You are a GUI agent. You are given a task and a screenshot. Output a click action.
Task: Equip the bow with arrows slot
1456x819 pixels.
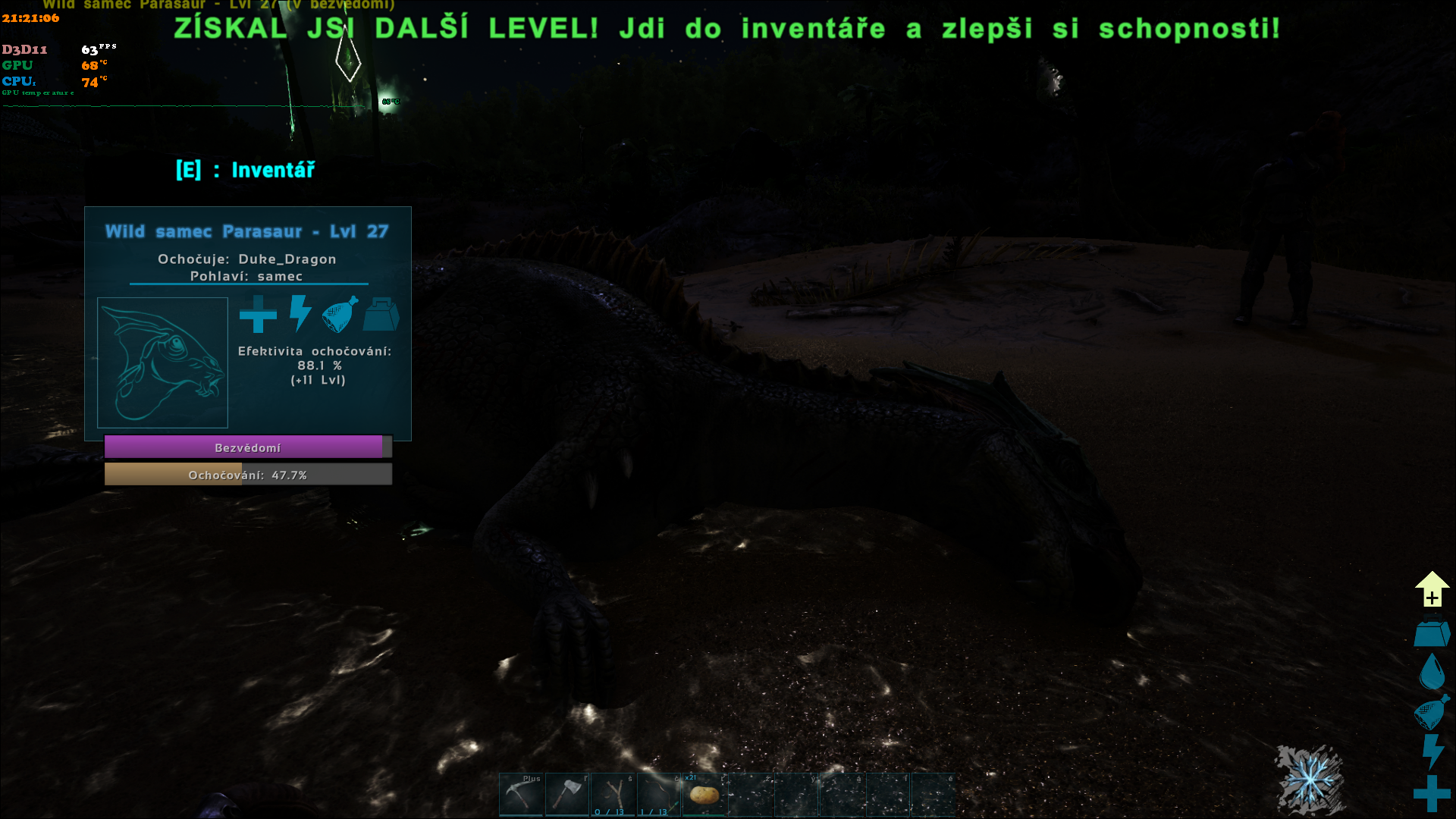[659, 794]
